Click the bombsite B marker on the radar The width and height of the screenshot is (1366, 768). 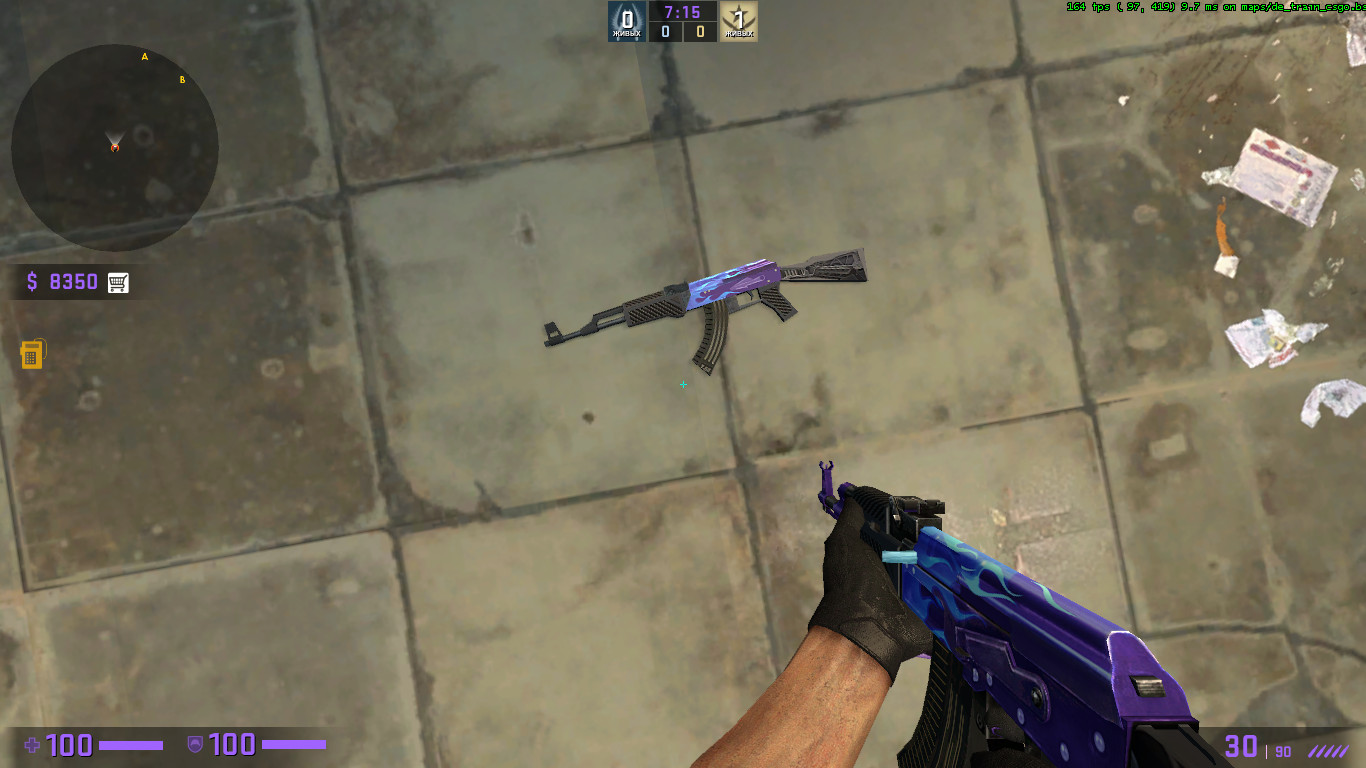(181, 78)
